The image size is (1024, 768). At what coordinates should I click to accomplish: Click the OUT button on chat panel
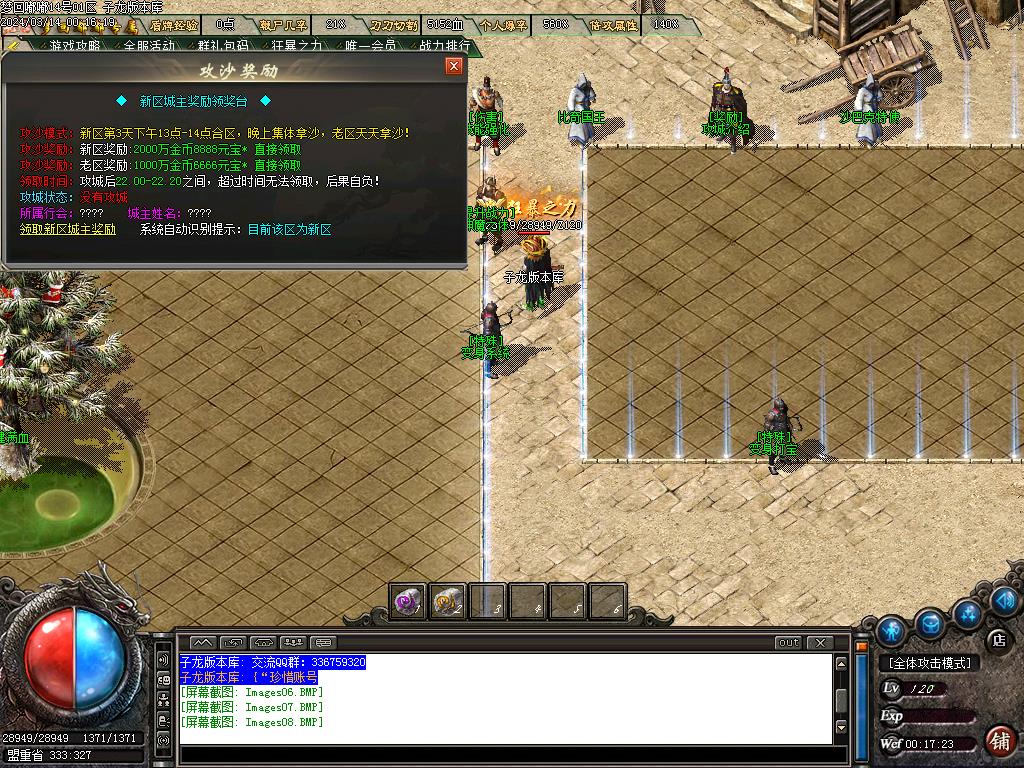789,642
